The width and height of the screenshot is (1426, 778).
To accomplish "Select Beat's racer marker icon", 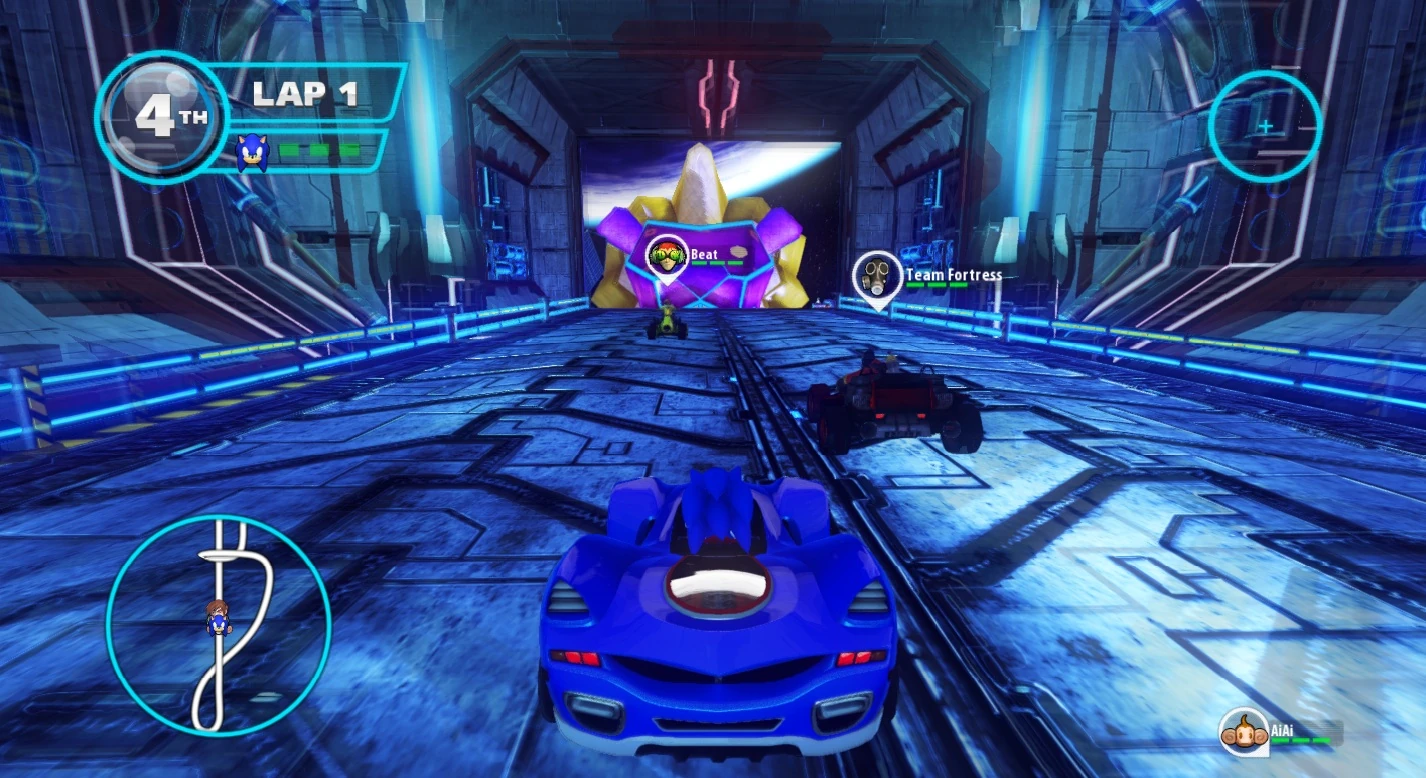I will coord(666,257).
